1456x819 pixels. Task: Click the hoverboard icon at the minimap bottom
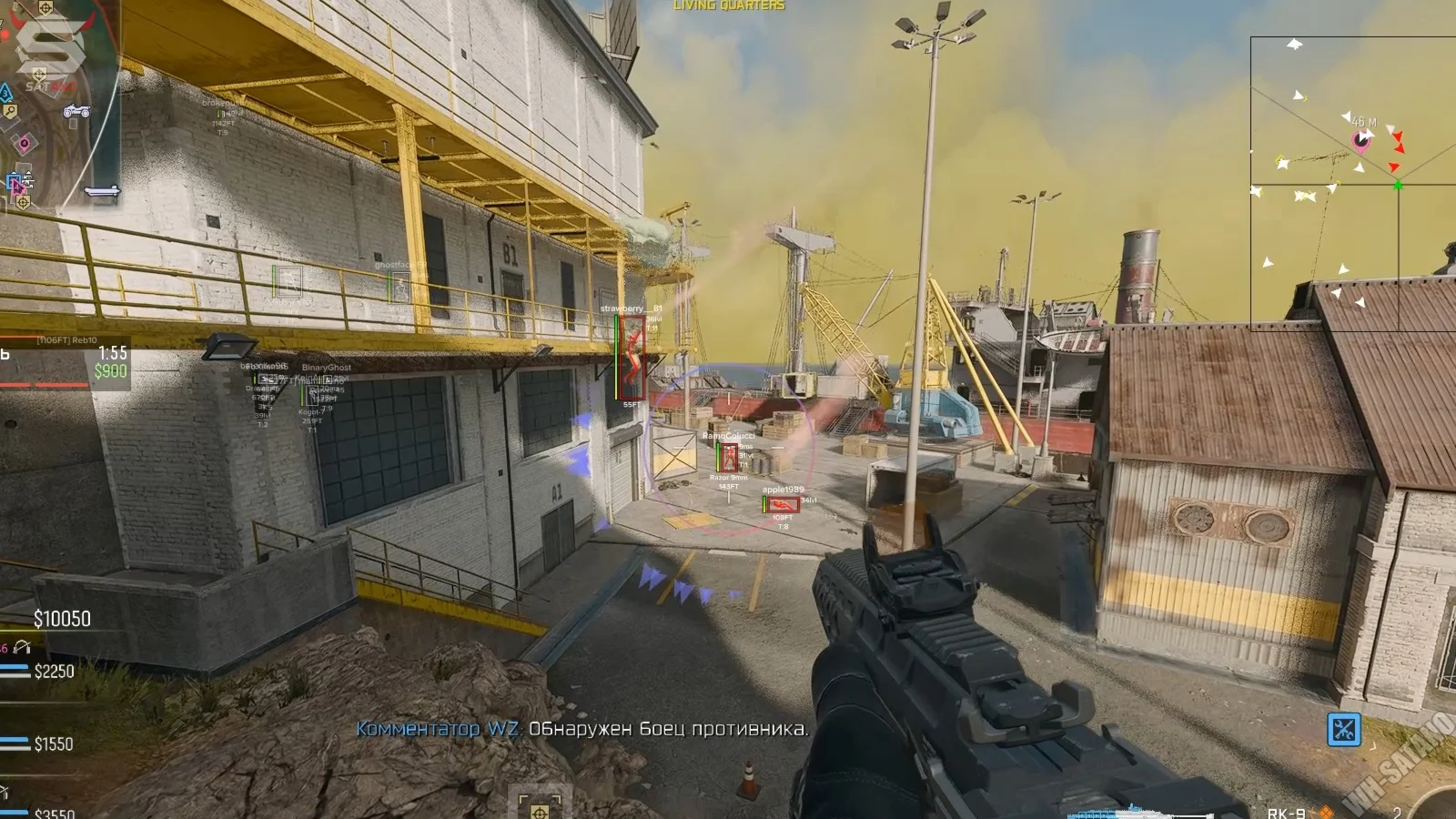click(x=102, y=190)
